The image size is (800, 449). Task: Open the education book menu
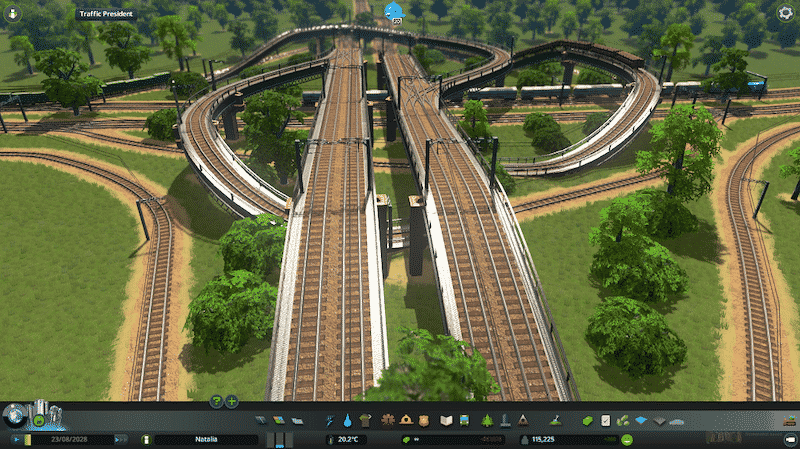pos(448,420)
